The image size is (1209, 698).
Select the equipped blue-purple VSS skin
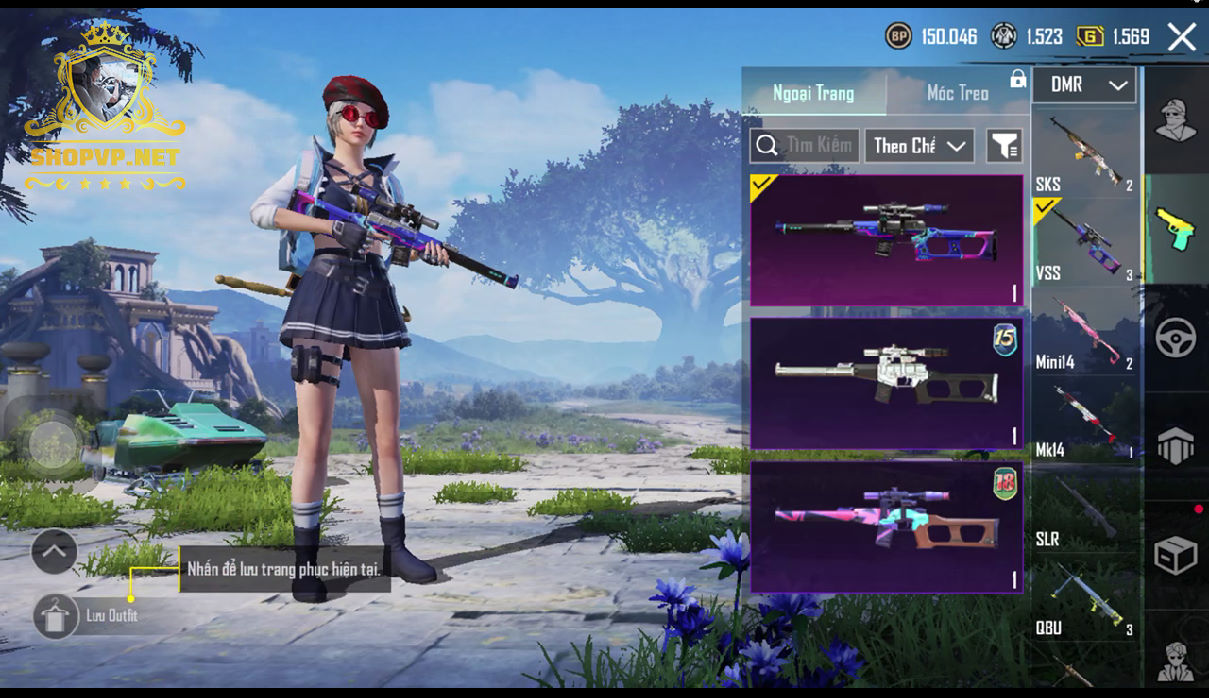[x=886, y=240]
